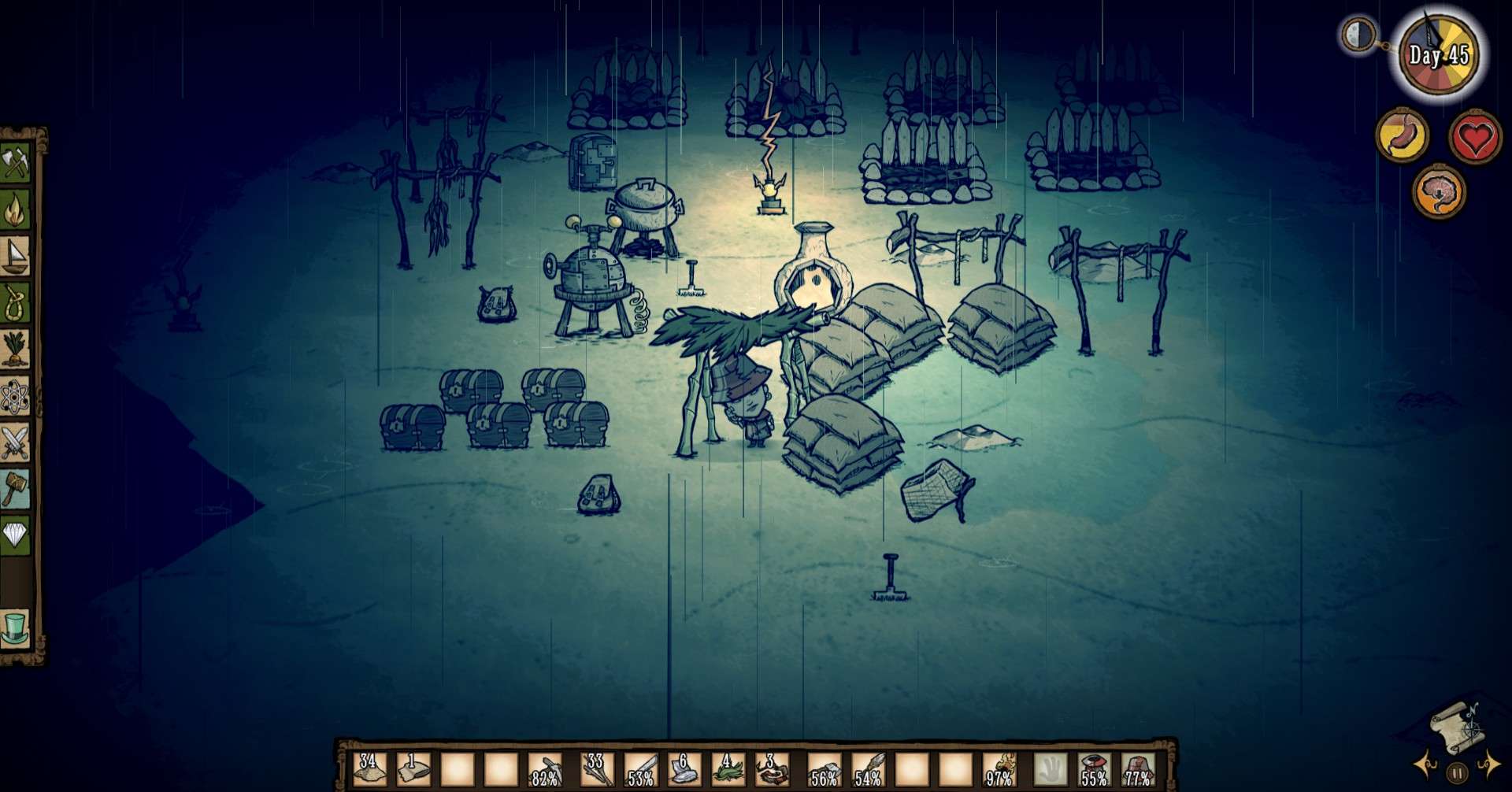Click the torch slot at 97%

coord(1000,769)
